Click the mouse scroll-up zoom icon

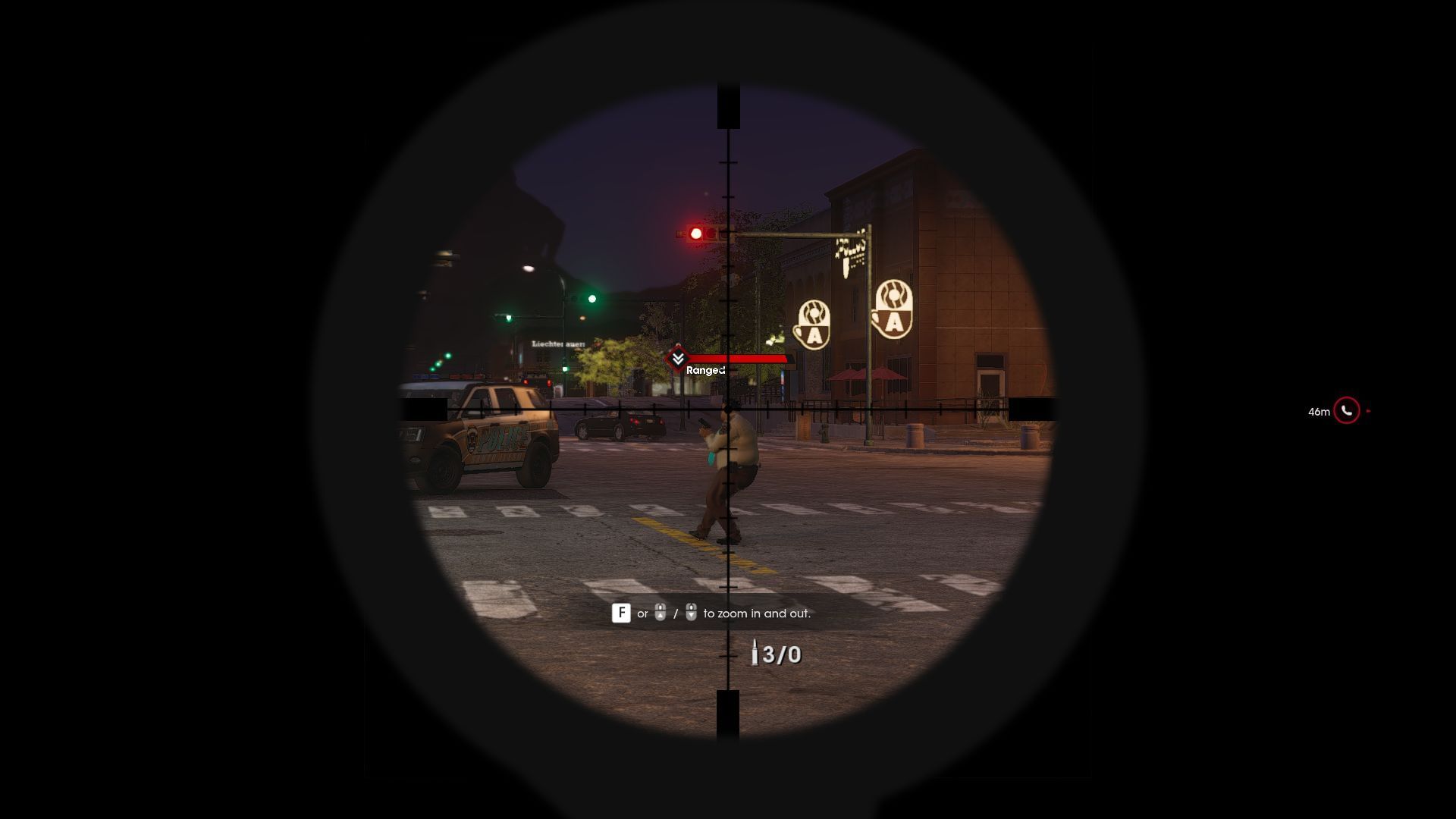pyautogui.click(x=659, y=613)
